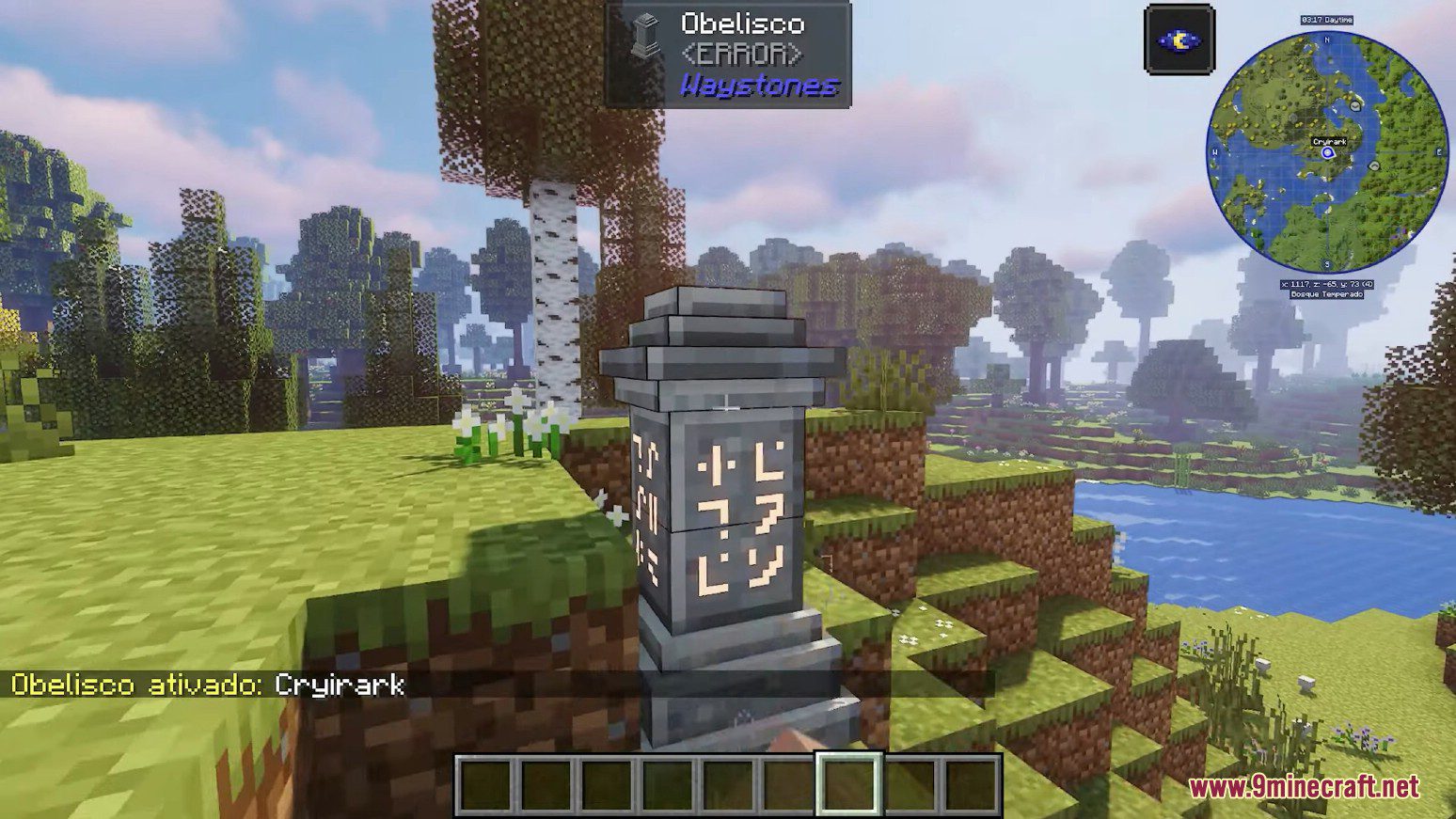Toggle the W cardinal letter on the minimap
This screenshot has height=819, width=1456.
[1215, 151]
